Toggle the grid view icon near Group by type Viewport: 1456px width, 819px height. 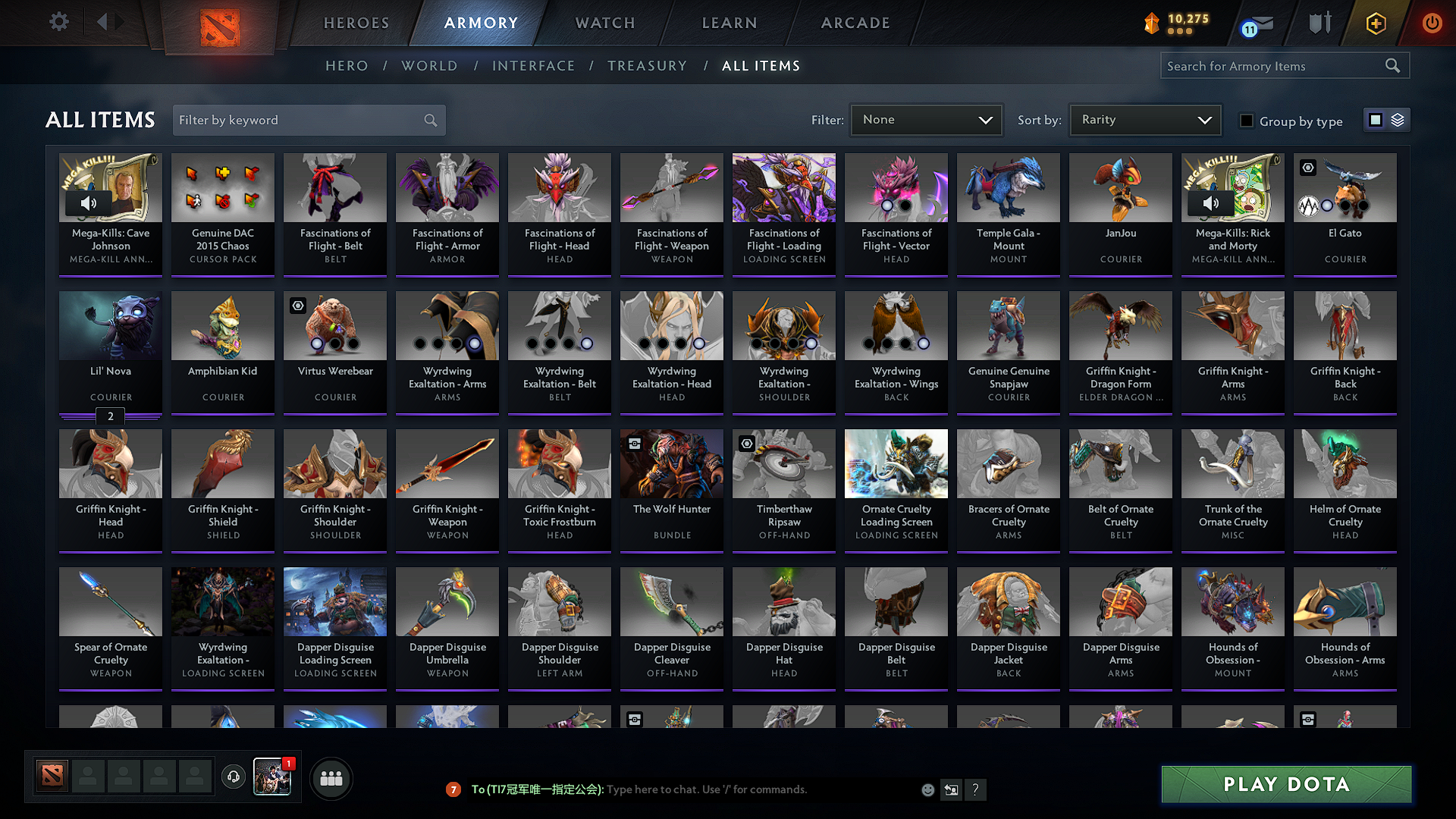pos(1376,119)
